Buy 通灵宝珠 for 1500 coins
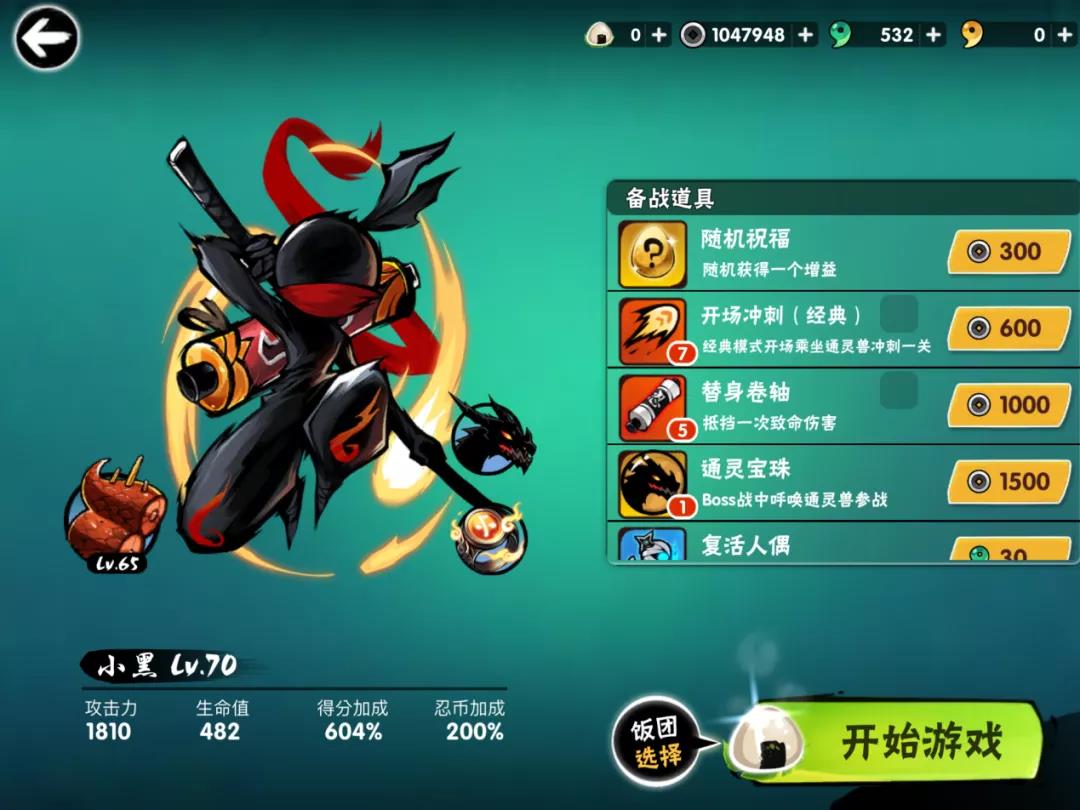Screen dimensions: 1080x810 (x=1008, y=482)
